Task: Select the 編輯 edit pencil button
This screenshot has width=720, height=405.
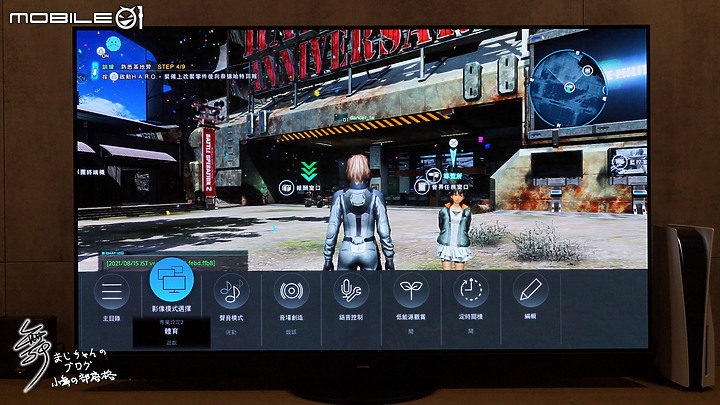Action: [x=531, y=292]
